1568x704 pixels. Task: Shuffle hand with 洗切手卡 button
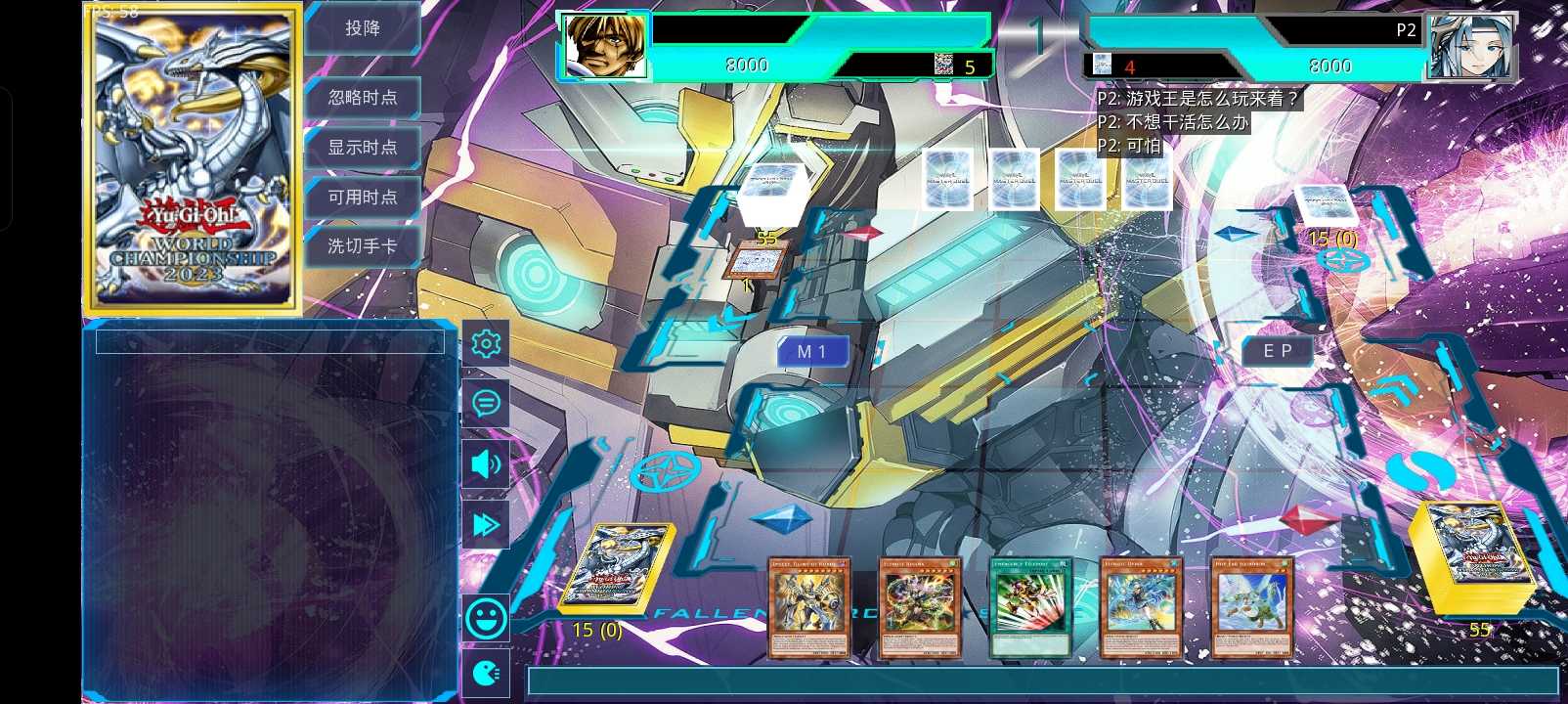tap(363, 246)
